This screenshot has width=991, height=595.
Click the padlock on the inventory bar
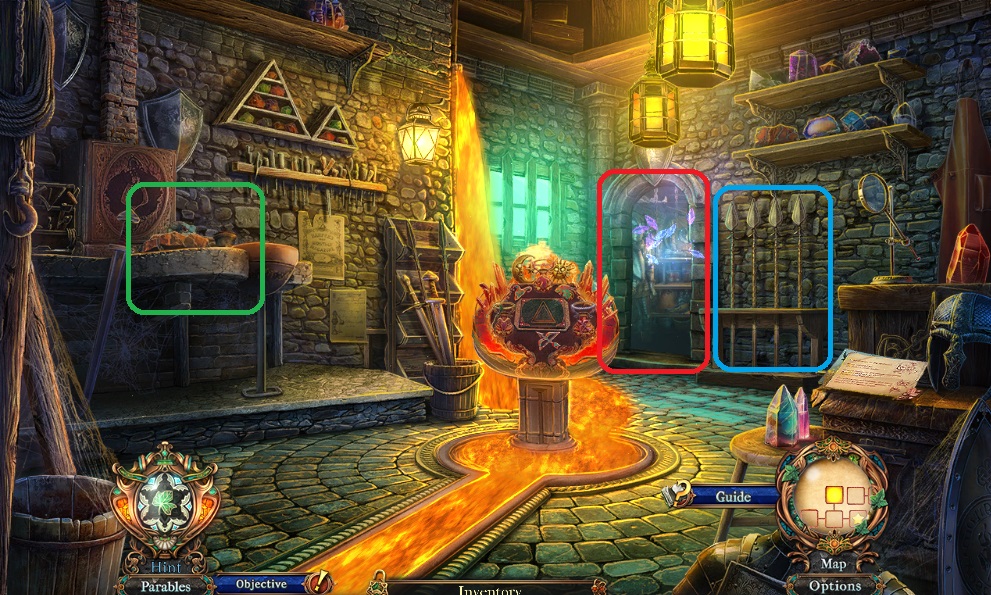tap(378, 583)
